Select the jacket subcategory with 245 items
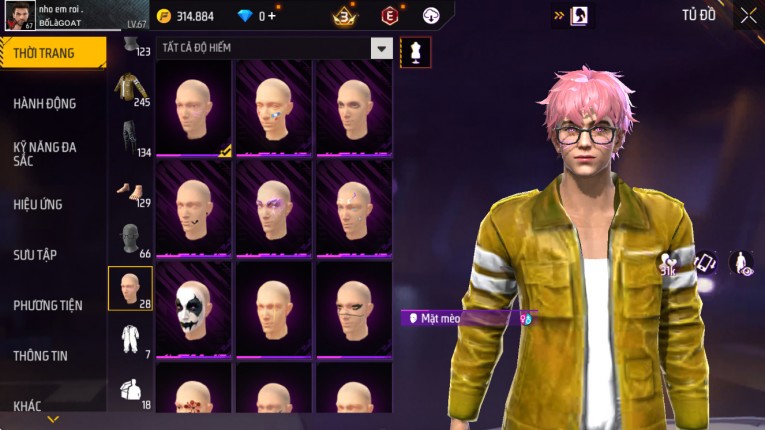Viewport: 765px width, 430px height. click(130, 90)
